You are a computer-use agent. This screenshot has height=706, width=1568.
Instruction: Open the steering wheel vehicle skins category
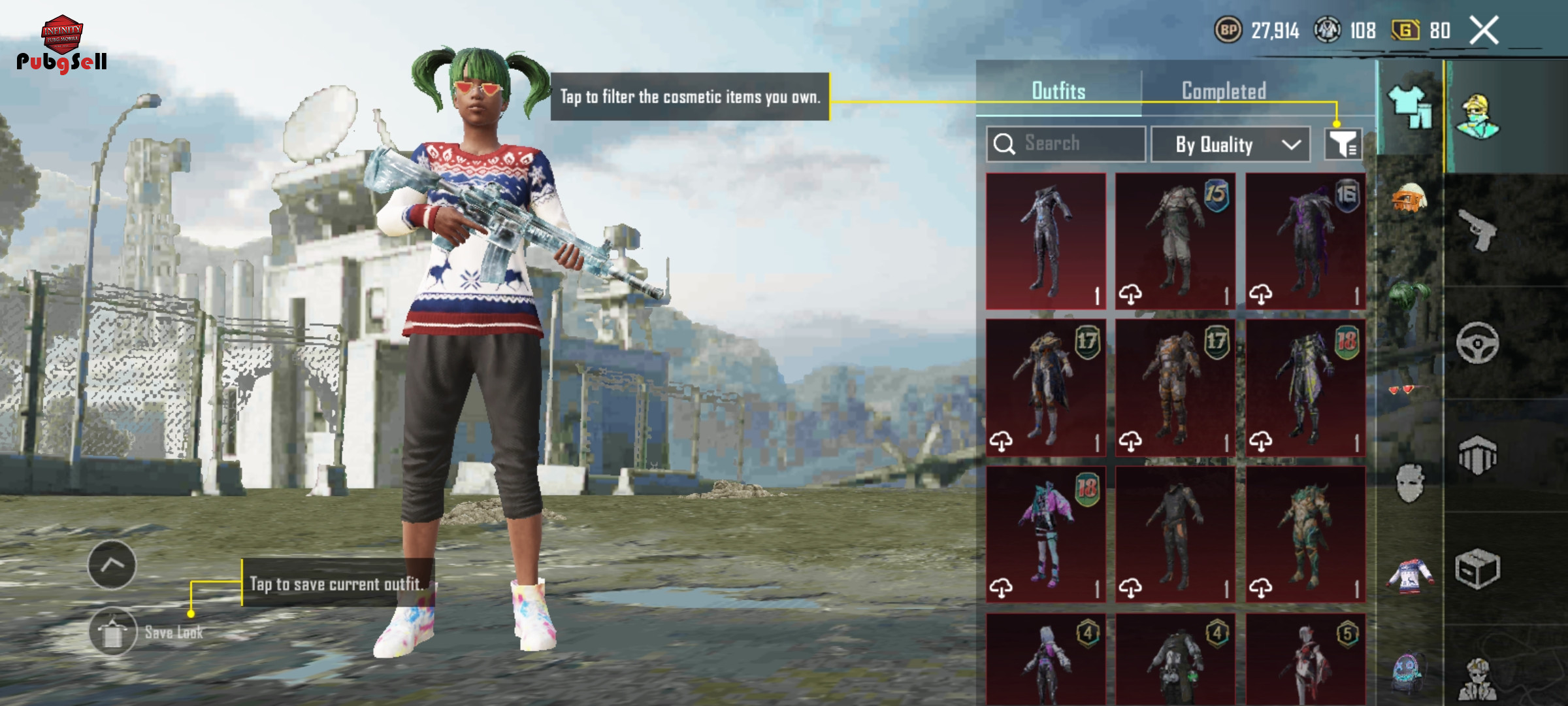(x=1477, y=343)
